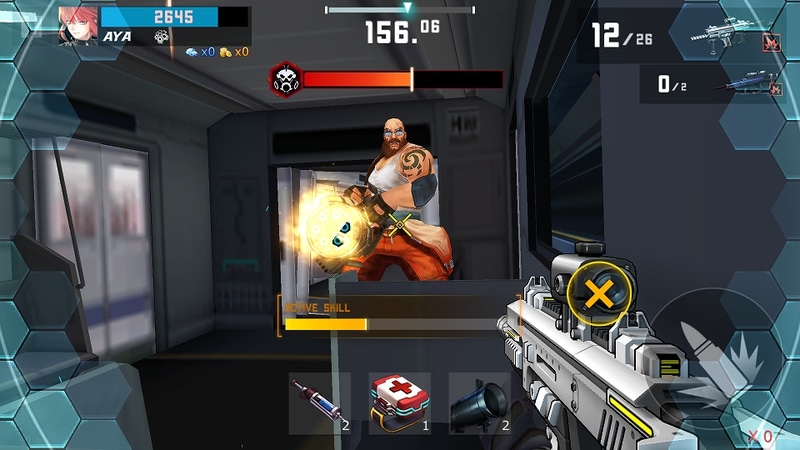The height and width of the screenshot is (450, 800).
Task: Tap the yellow X scope button
Action: tap(598, 293)
